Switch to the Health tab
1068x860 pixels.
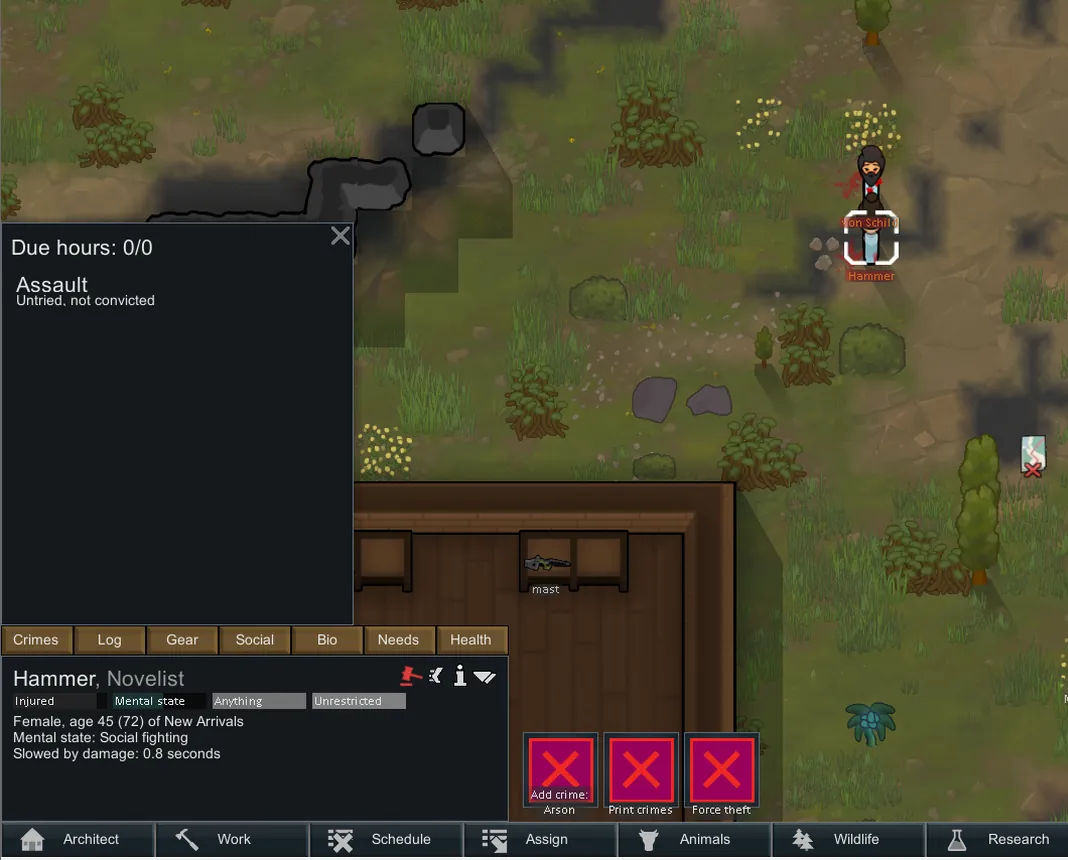[x=470, y=640]
